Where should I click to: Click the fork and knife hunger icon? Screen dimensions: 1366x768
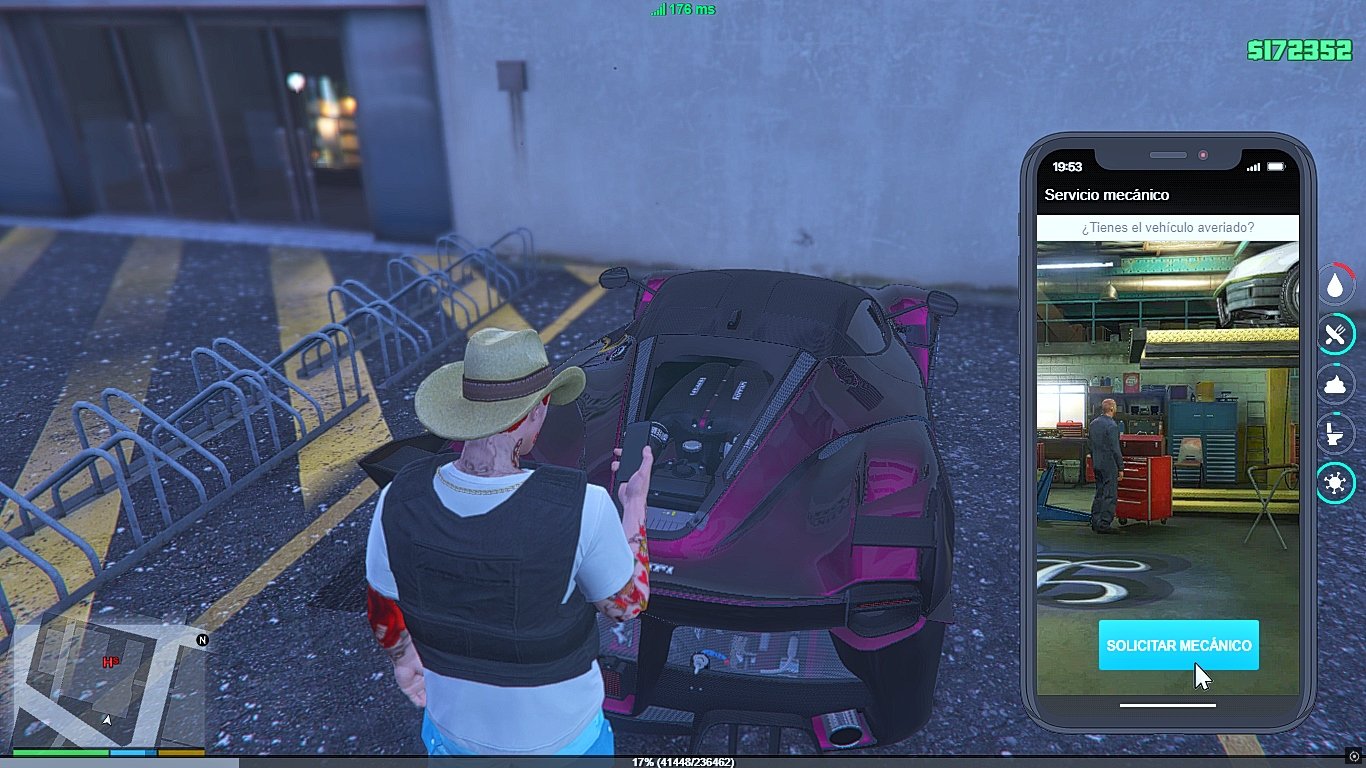[1335, 334]
